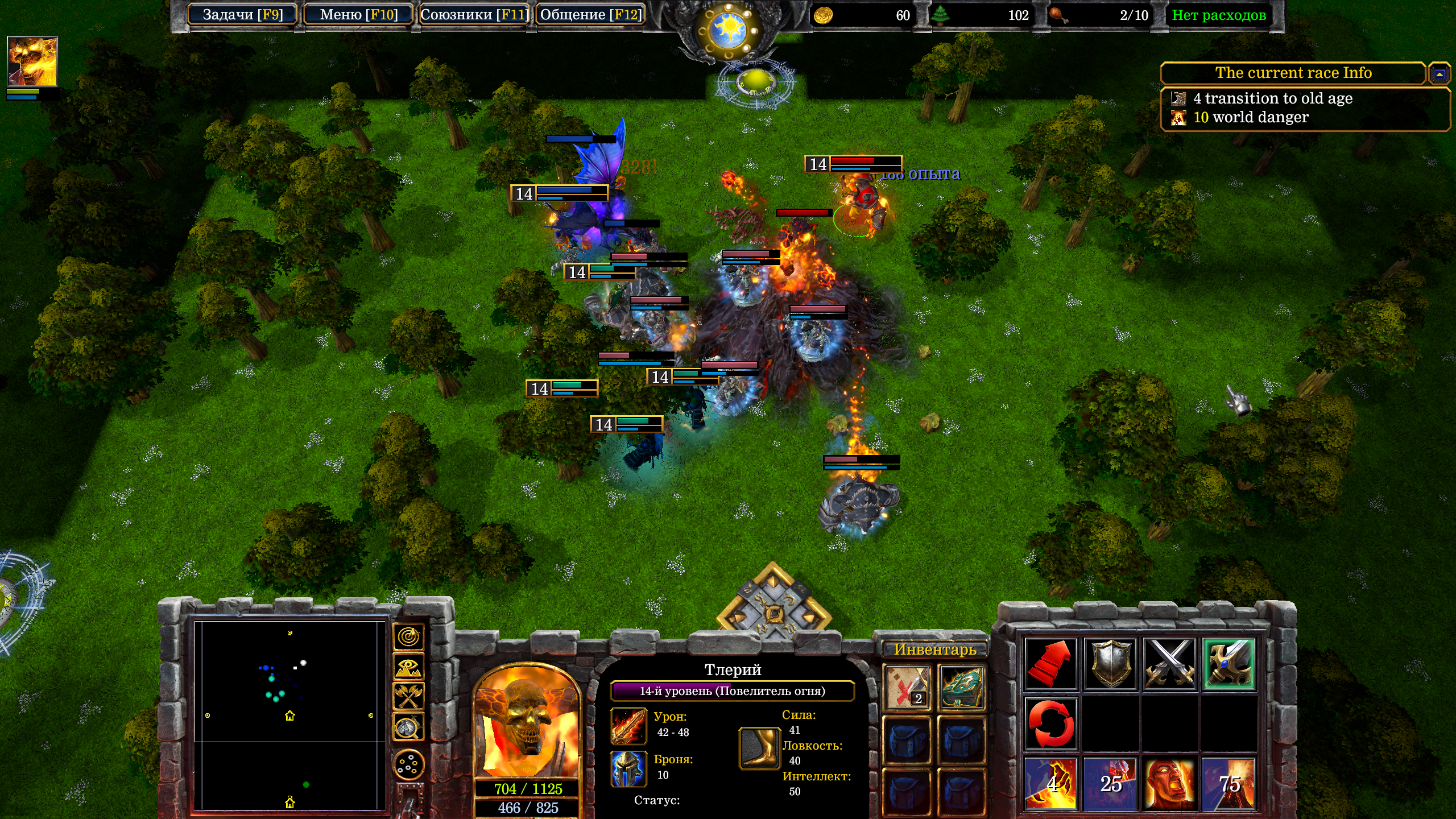The height and width of the screenshot is (819, 1456).
Task: Select the fire hero portrait in top-left corner
Action: click(32, 61)
